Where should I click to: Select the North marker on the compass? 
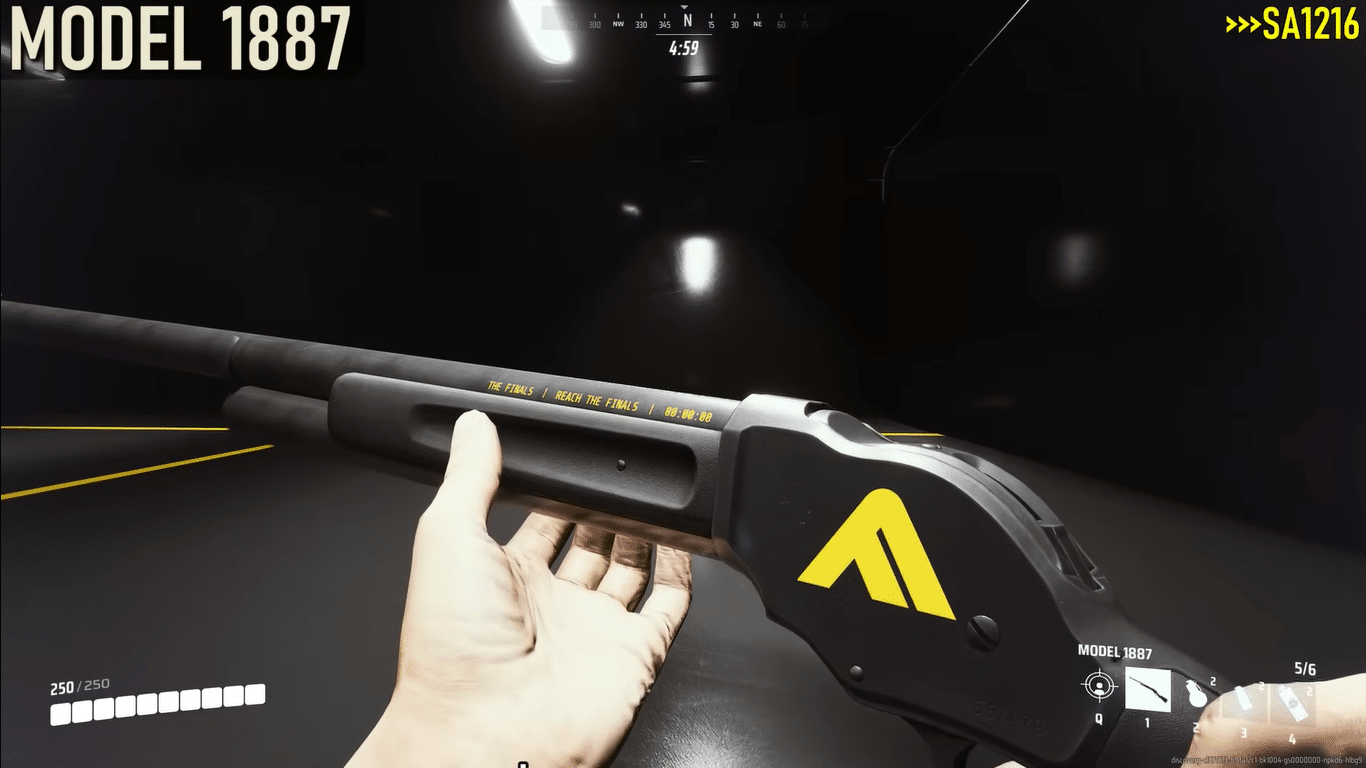click(x=687, y=21)
